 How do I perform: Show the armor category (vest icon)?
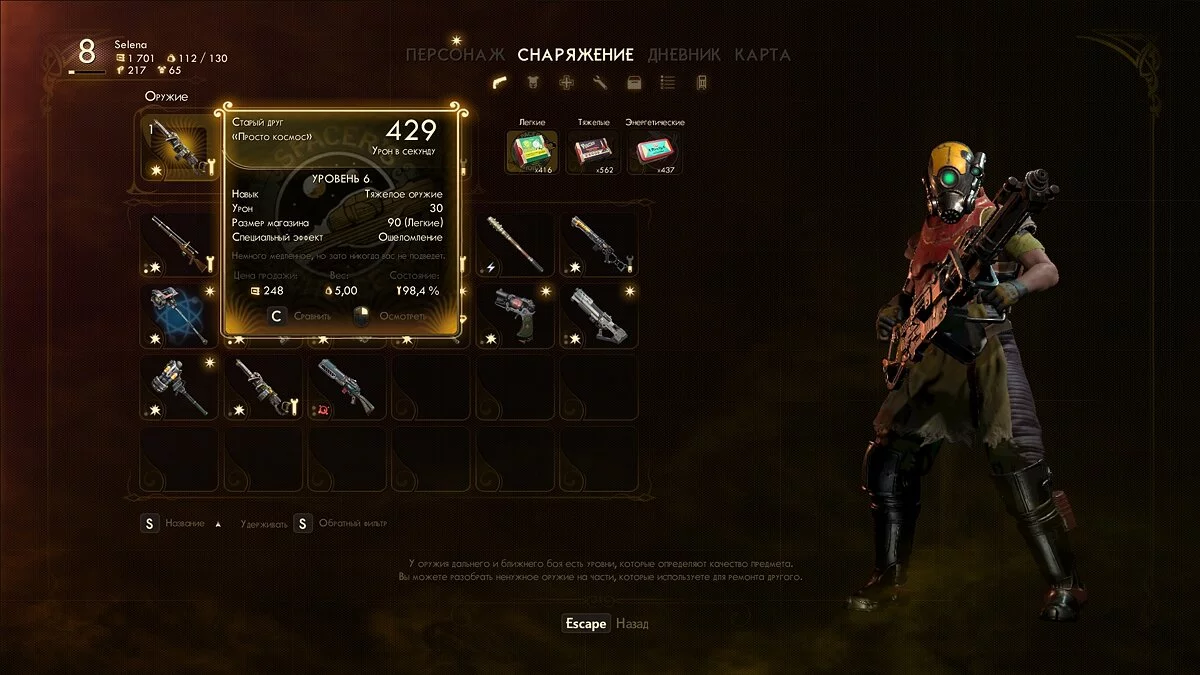(532, 83)
